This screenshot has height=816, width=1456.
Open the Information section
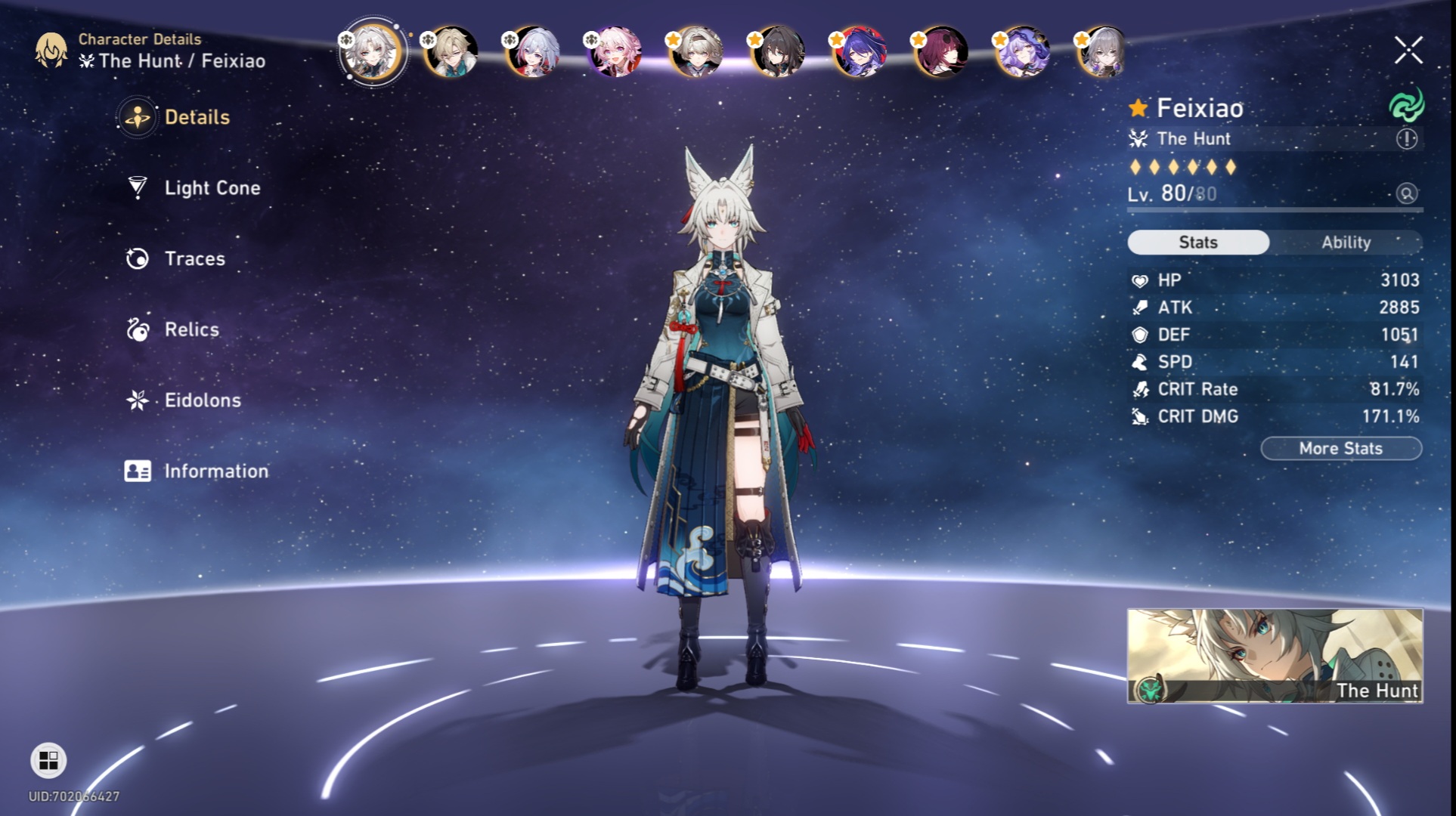pos(215,471)
